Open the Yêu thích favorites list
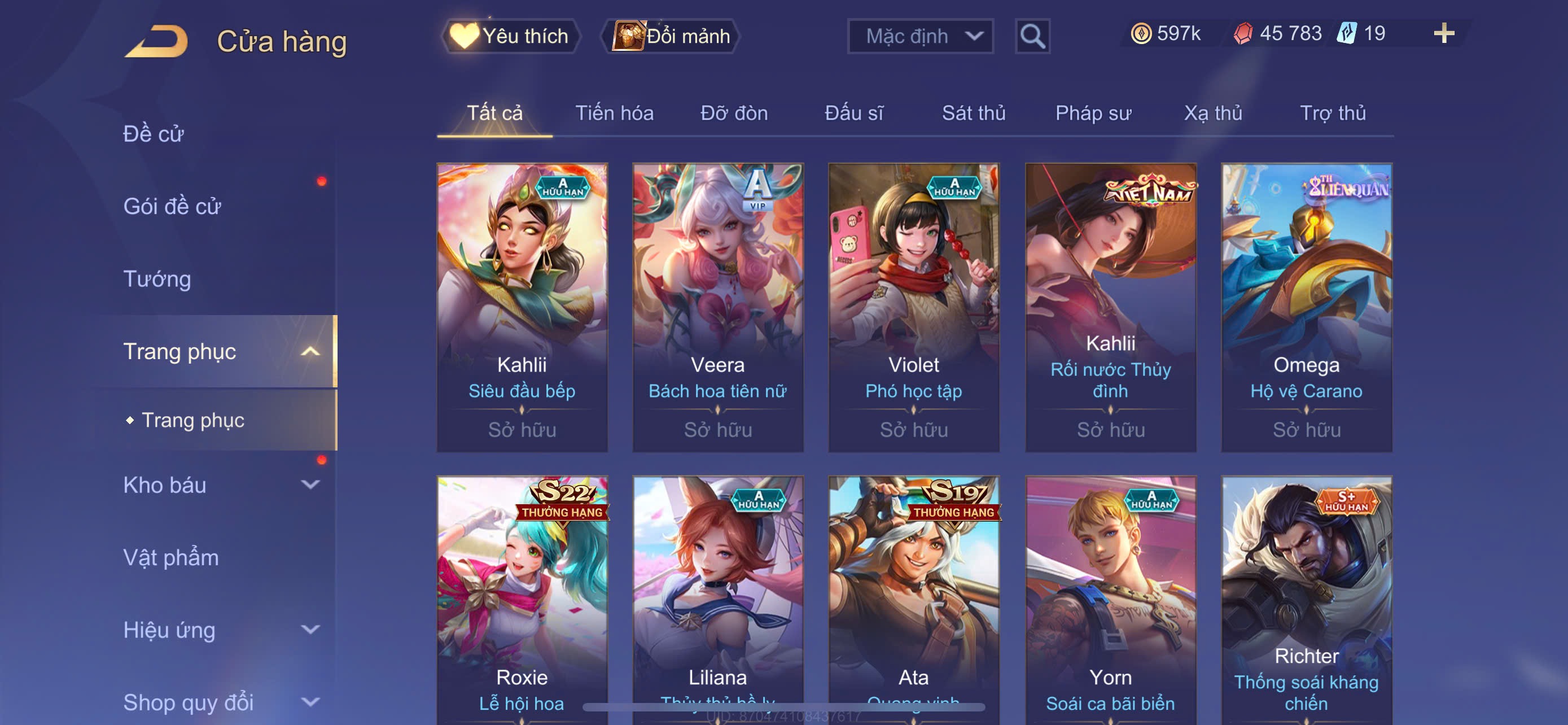Viewport: 1568px width, 725px height. [510, 36]
